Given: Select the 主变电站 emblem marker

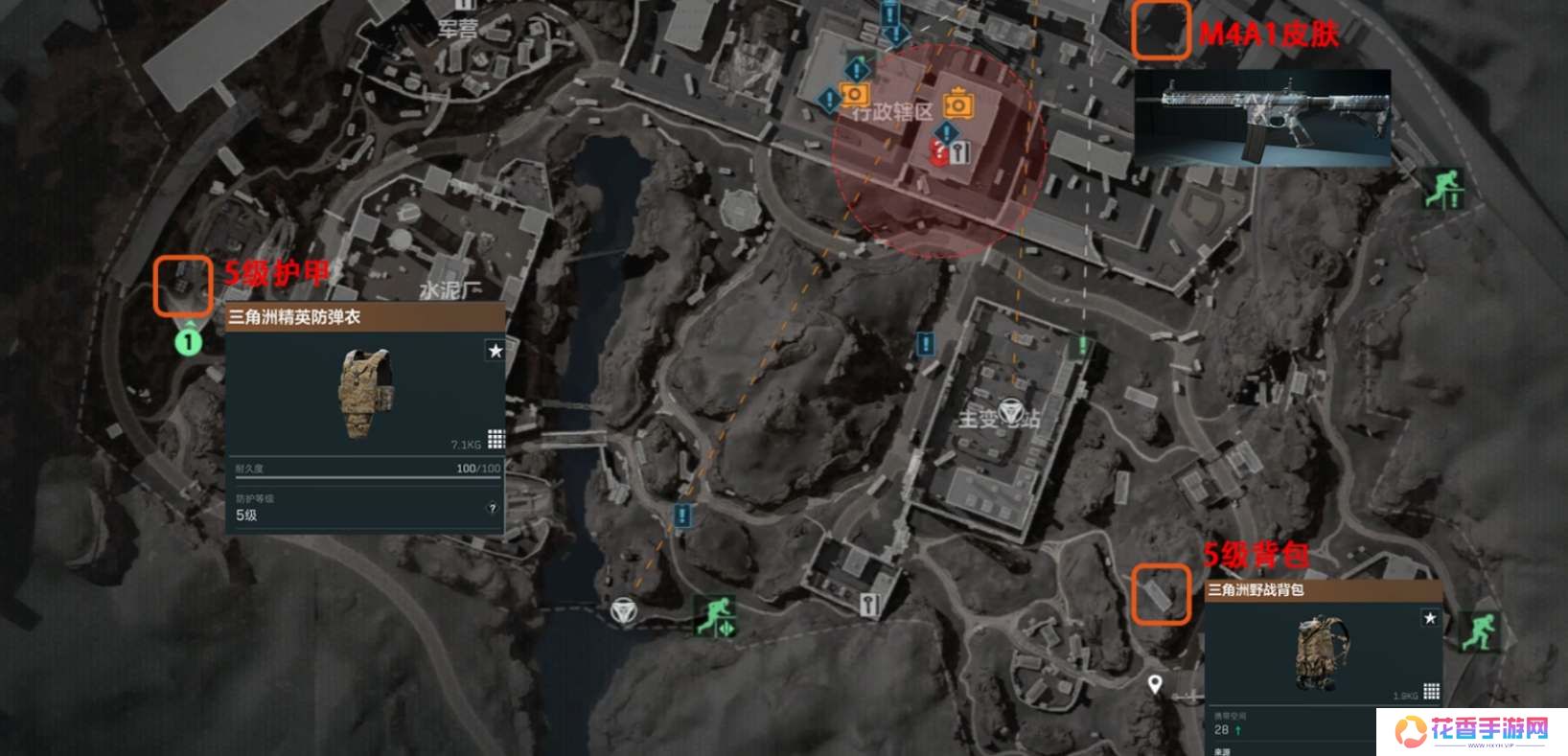Looking at the screenshot, I should [x=1010, y=413].
